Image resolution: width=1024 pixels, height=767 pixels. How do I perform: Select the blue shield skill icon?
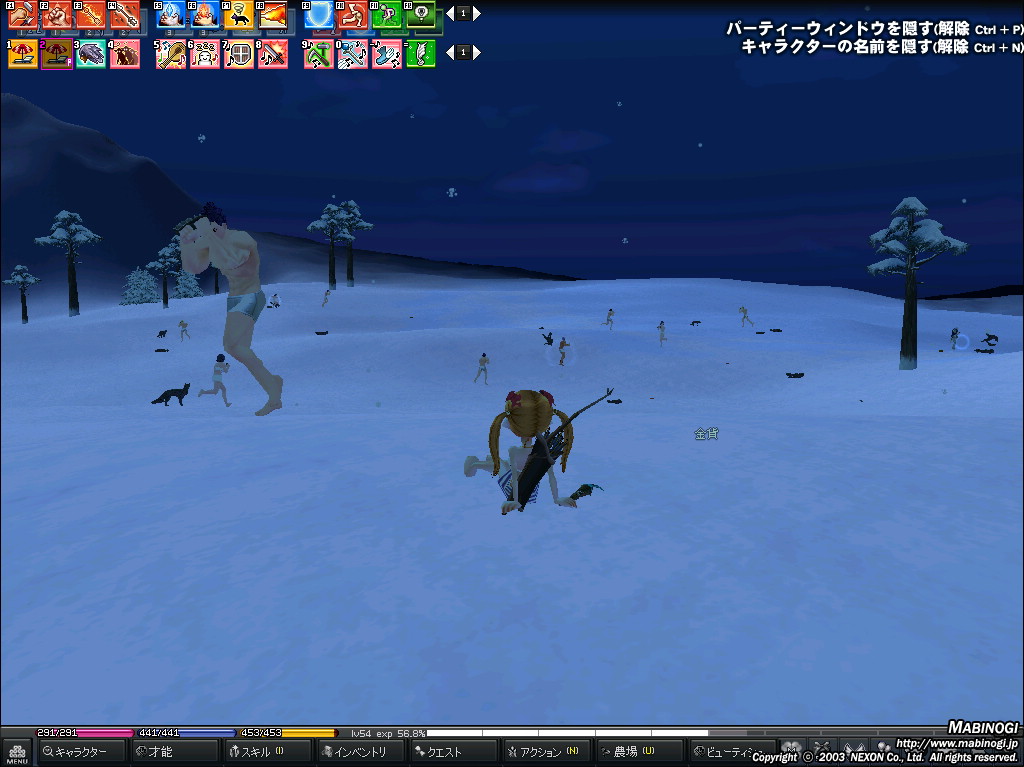tap(319, 15)
